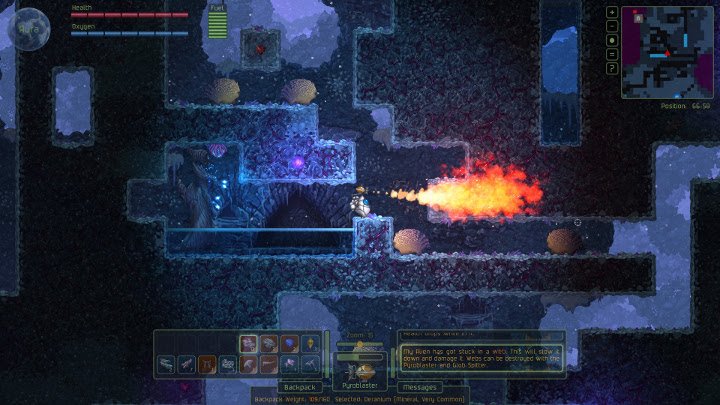Open help with the question mark button

612,68
